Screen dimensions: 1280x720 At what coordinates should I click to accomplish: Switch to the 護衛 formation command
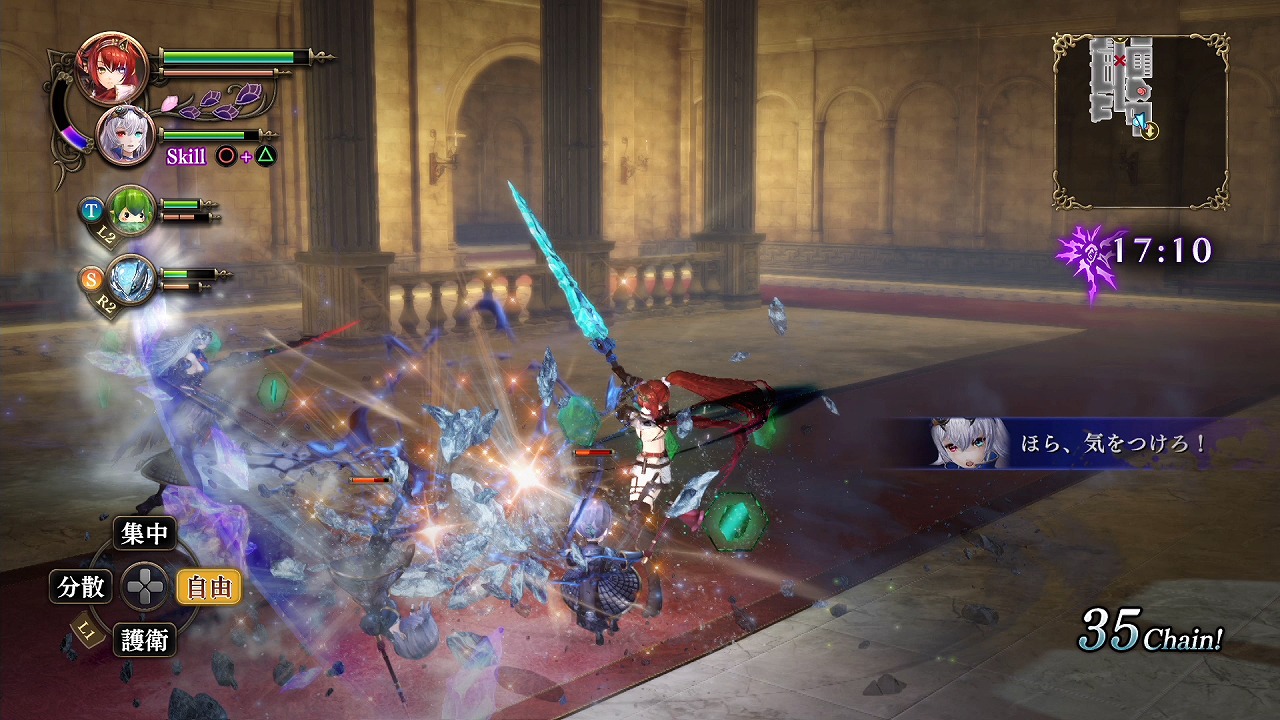tap(145, 640)
